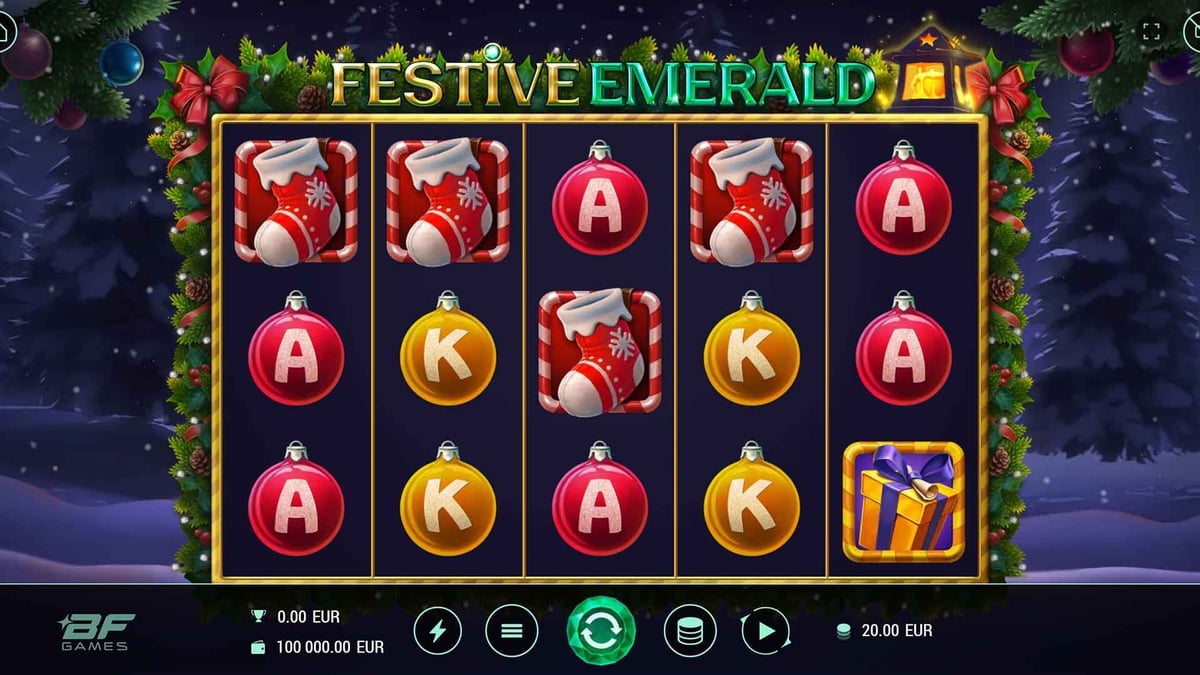
Task: Spin the reels with the green emerald button
Action: 601,631
